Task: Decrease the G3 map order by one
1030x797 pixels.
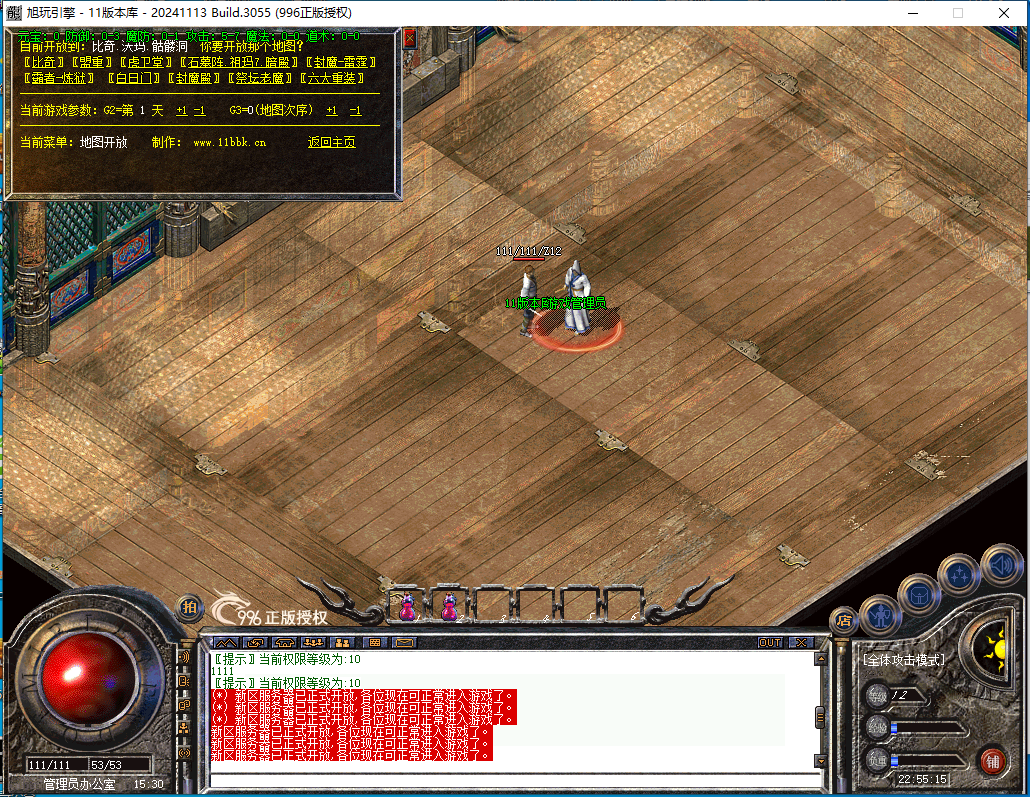Action: click(355, 110)
